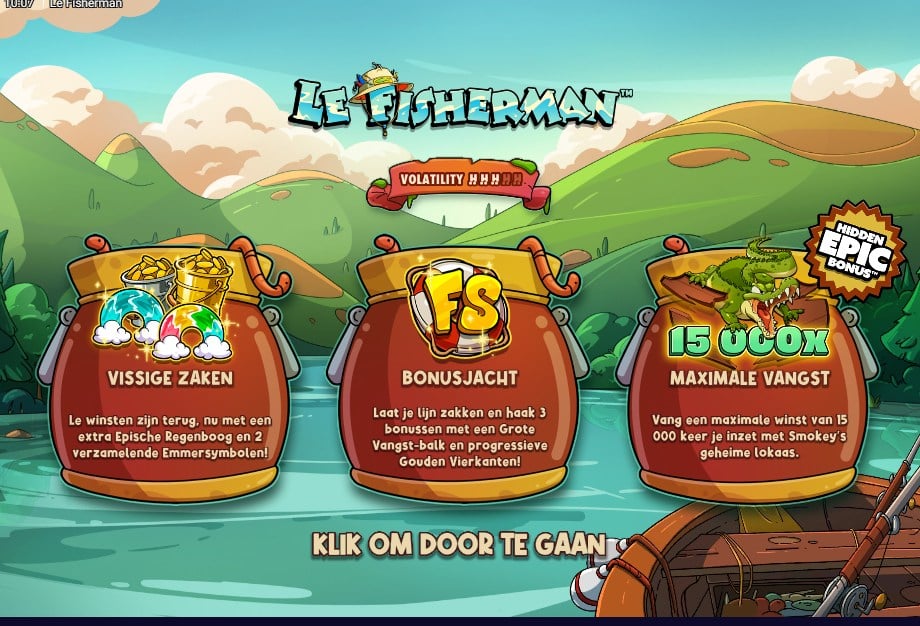Click the 'Klik om door te gaan' prompt
920x626 pixels.
pyautogui.click(x=459, y=545)
